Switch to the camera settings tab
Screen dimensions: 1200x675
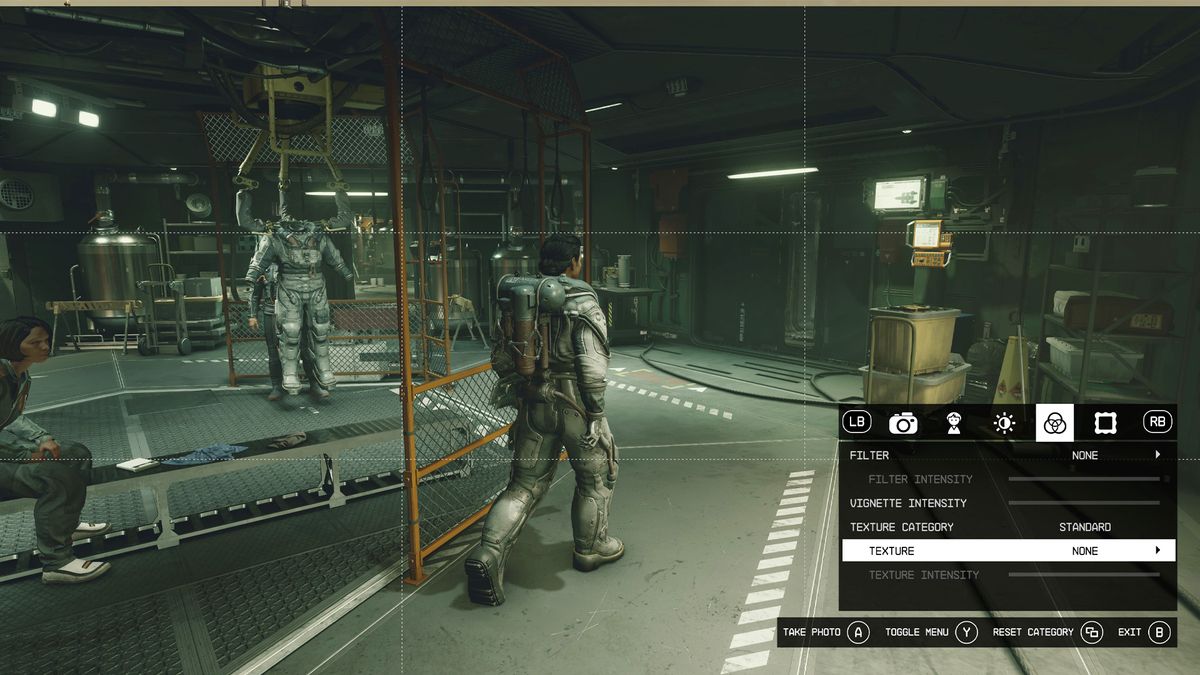click(x=903, y=423)
